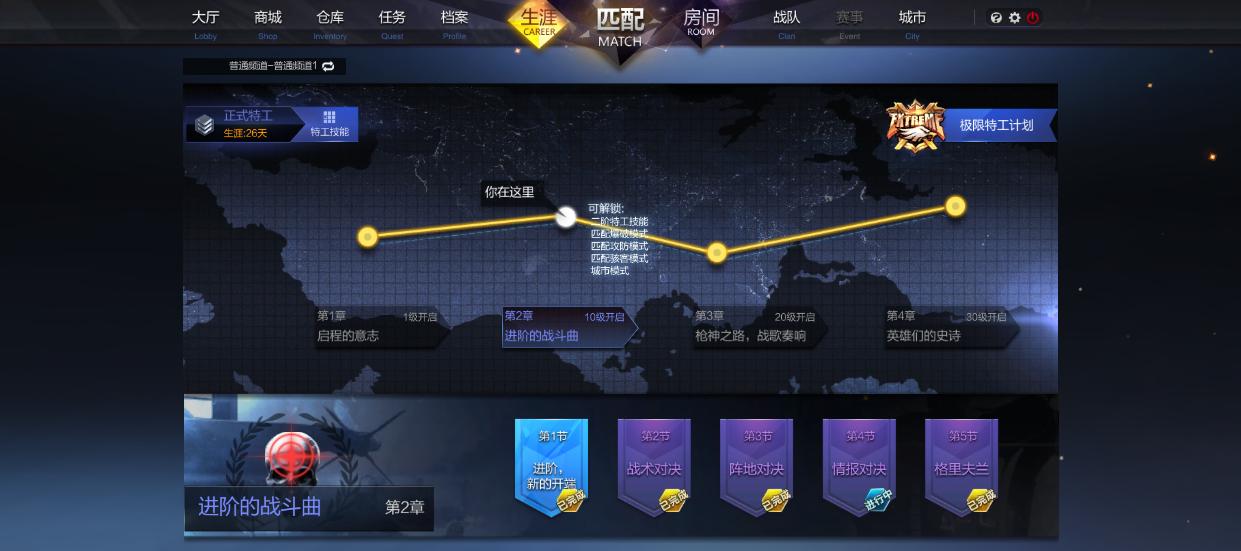Select chapter 1 启程的意志
This screenshot has width=1241, height=551.
378,327
